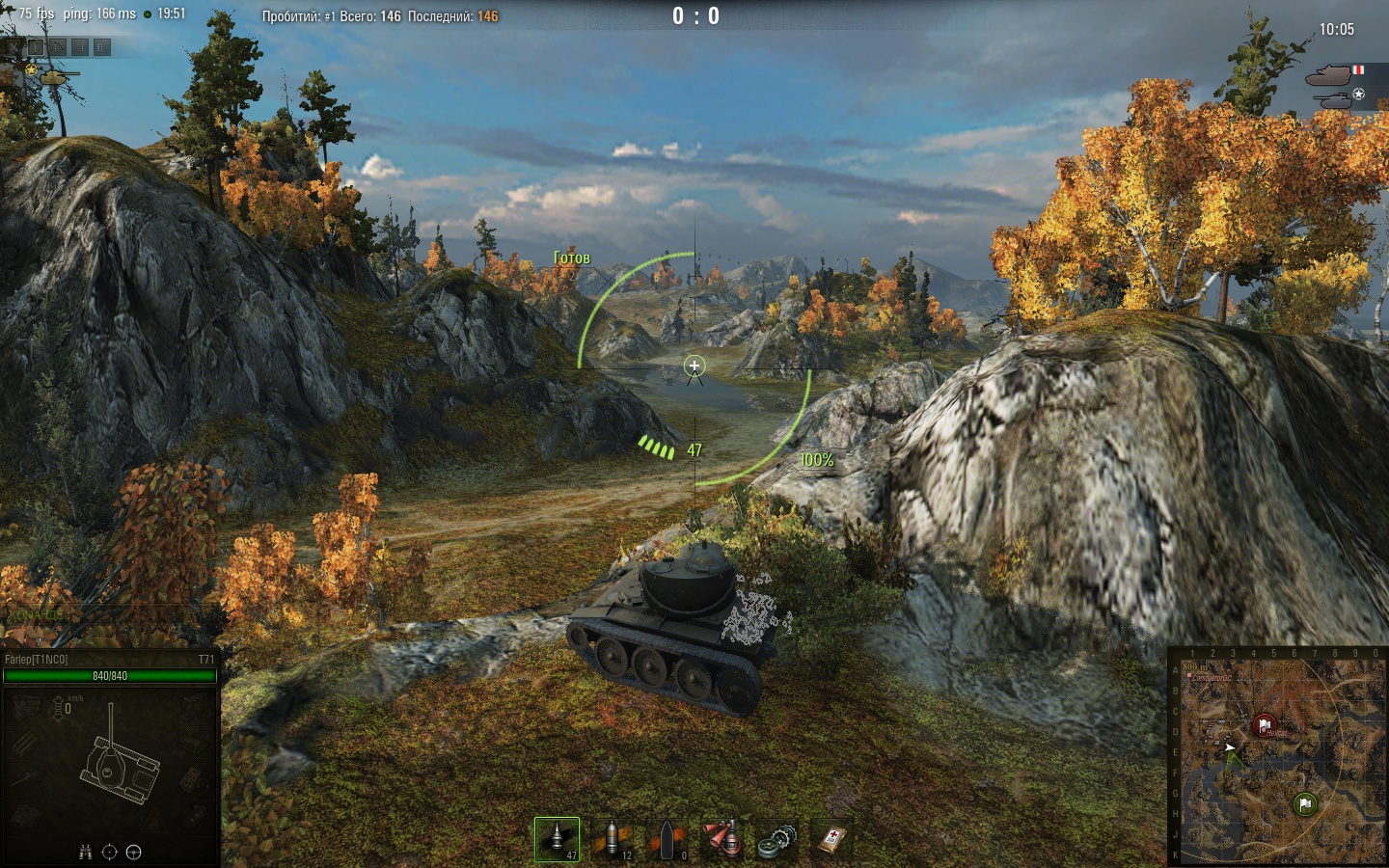Click the crosshair icon in the damage panel
Image resolution: width=1389 pixels, height=868 pixels.
tap(109, 852)
